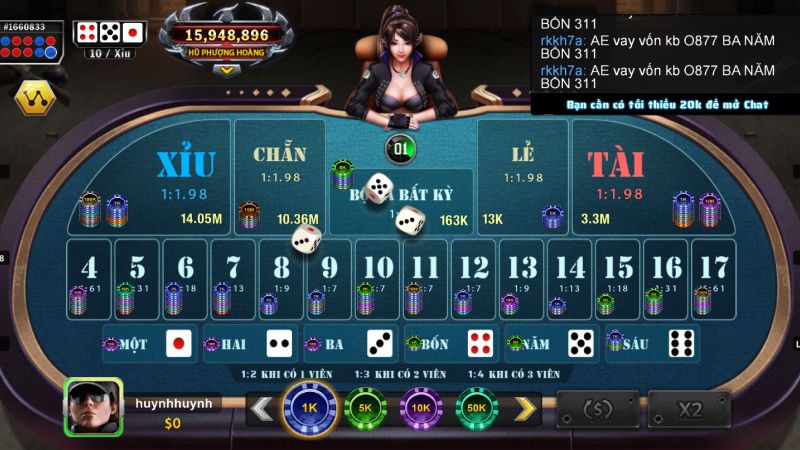Show more chip values with right arrow
The height and width of the screenshot is (450, 800).
click(524, 408)
